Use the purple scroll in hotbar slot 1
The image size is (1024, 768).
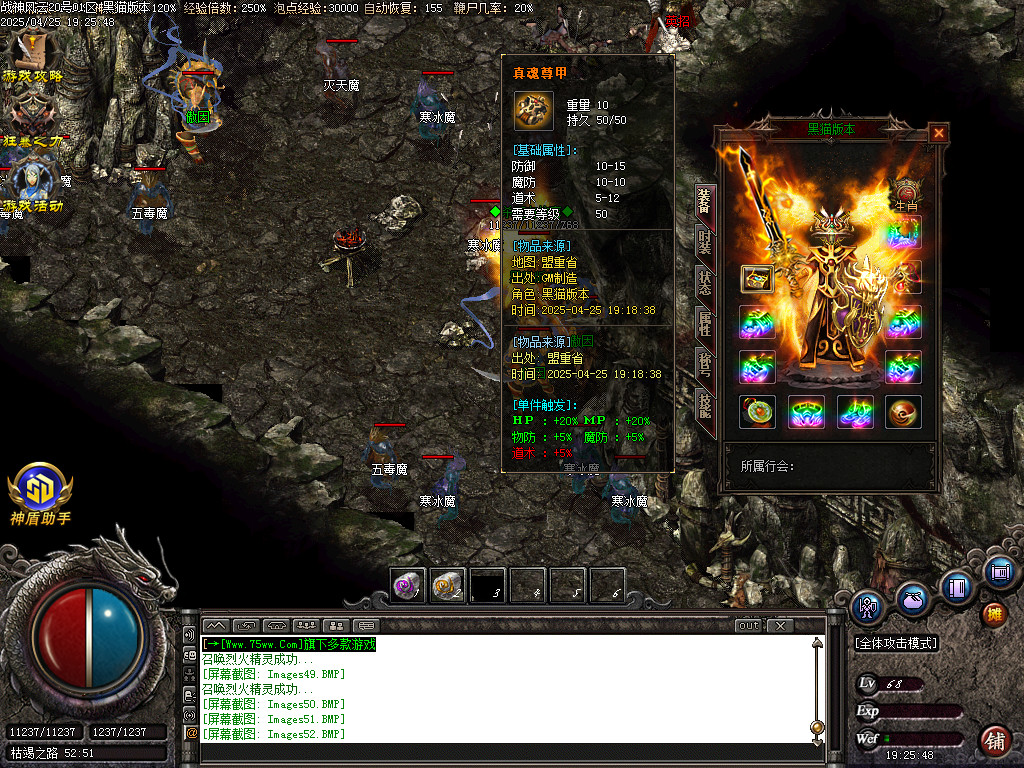coord(407,585)
